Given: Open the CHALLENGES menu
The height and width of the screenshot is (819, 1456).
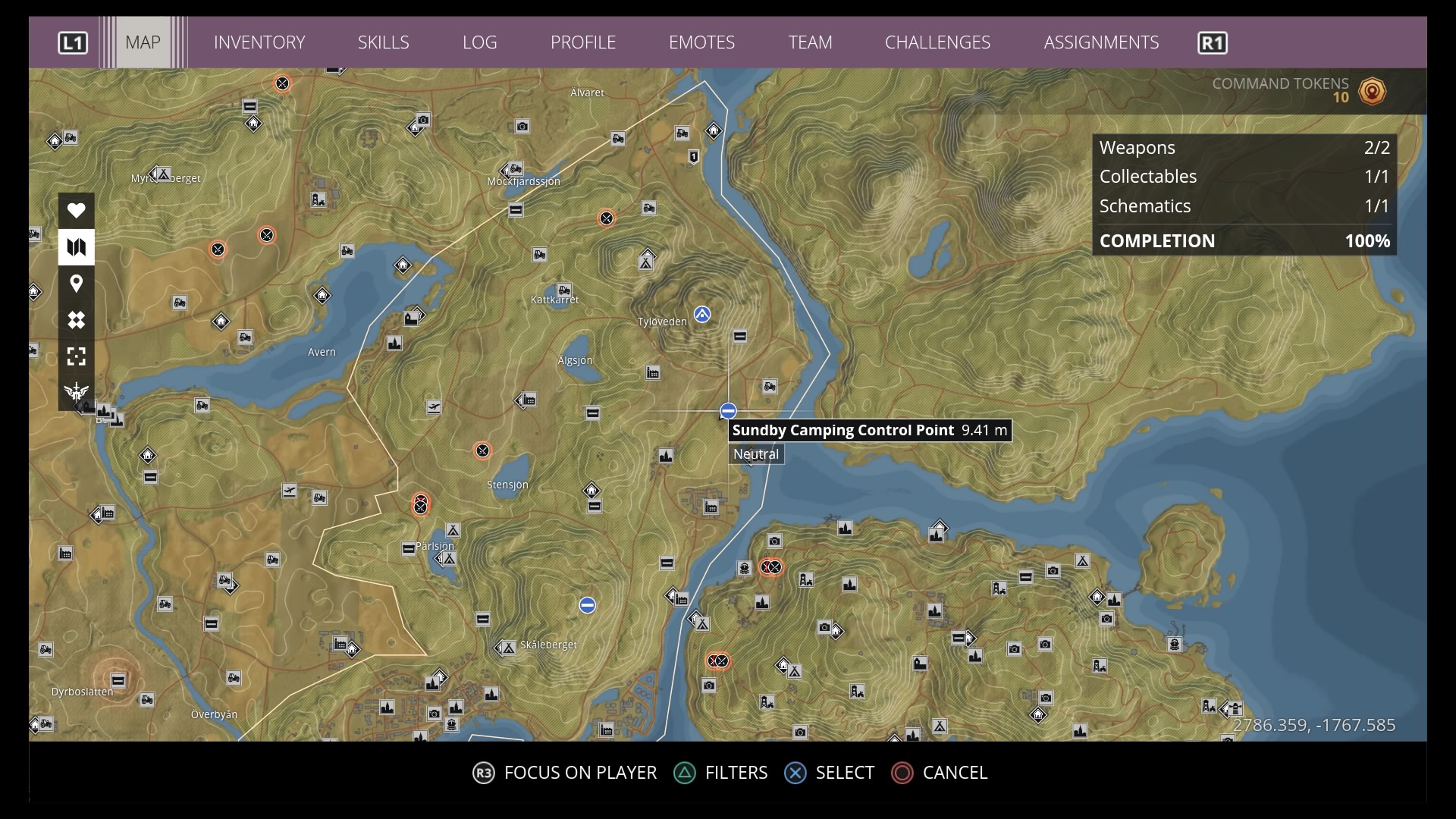Looking at the screenshot, I should tap(937, 42).
